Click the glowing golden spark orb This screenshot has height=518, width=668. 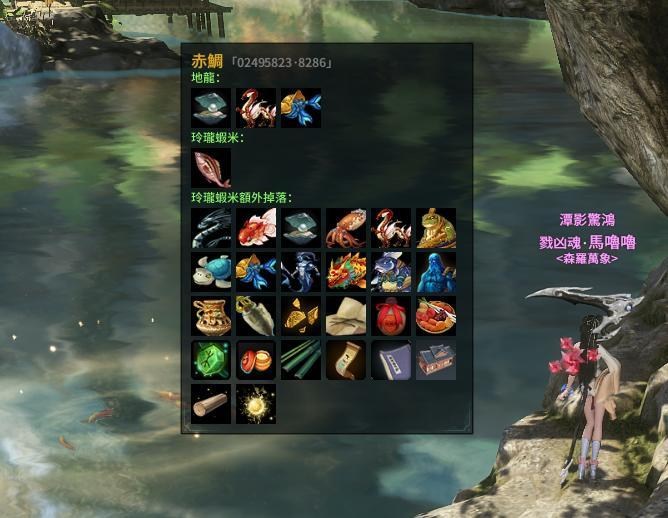256,404
